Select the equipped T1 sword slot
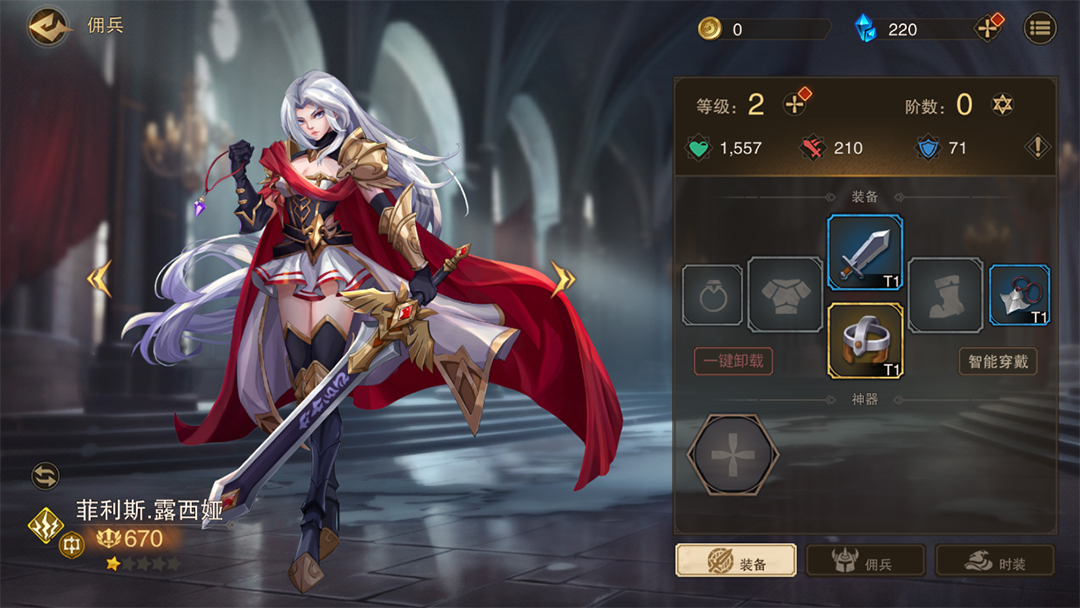 coord(865,253)
